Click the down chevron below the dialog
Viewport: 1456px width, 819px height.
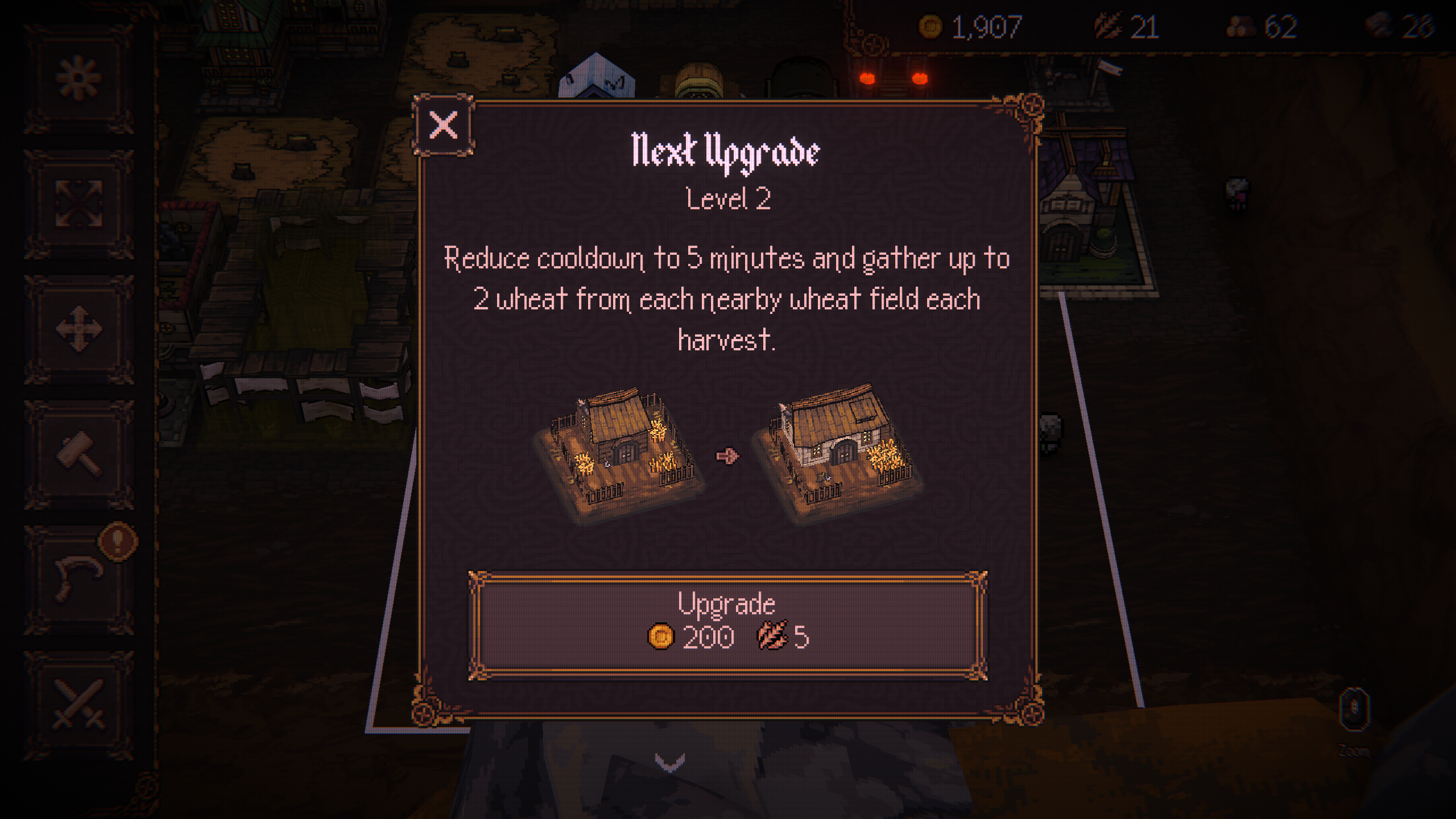[x=669, y=762]
